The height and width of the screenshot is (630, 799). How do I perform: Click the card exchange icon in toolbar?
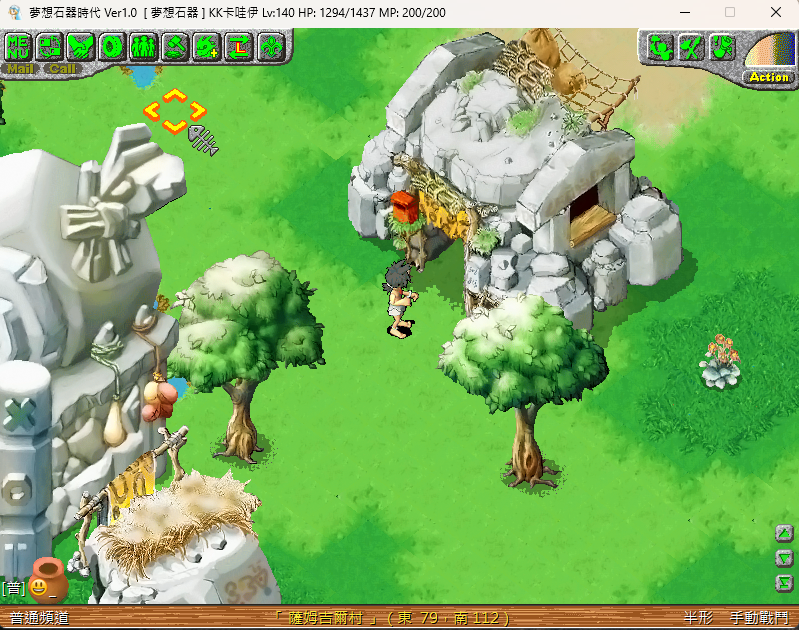[x=50, y=46]
